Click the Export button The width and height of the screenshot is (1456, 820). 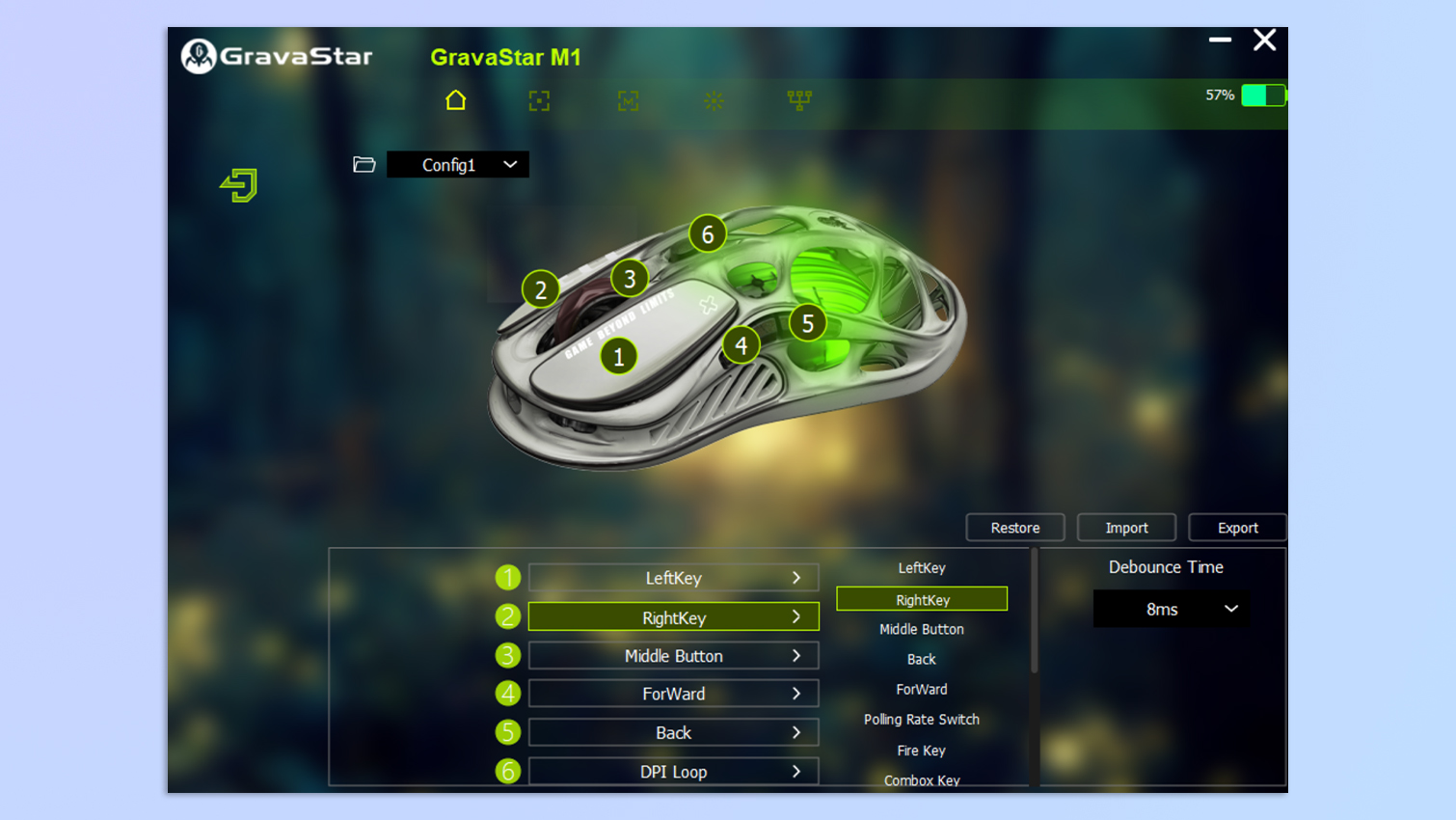click(1237, 527)
